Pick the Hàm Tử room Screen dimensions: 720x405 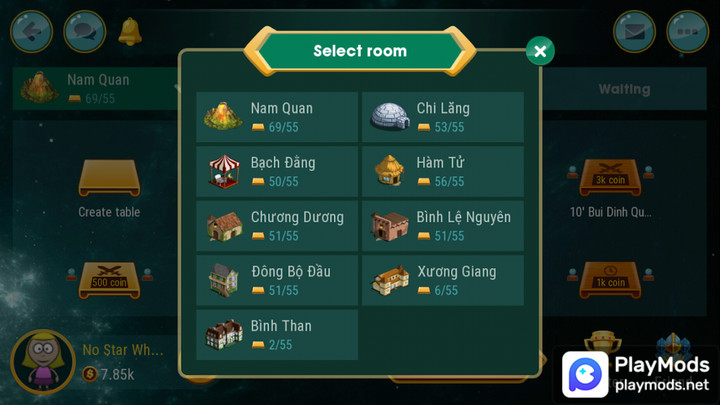click(x=442, y=171)
